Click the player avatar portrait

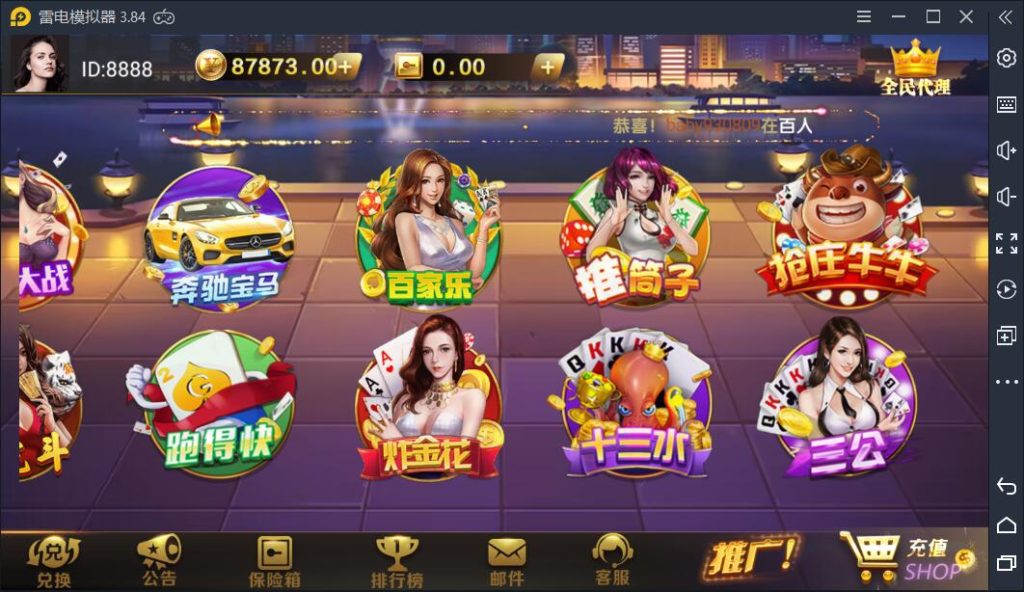40,65
